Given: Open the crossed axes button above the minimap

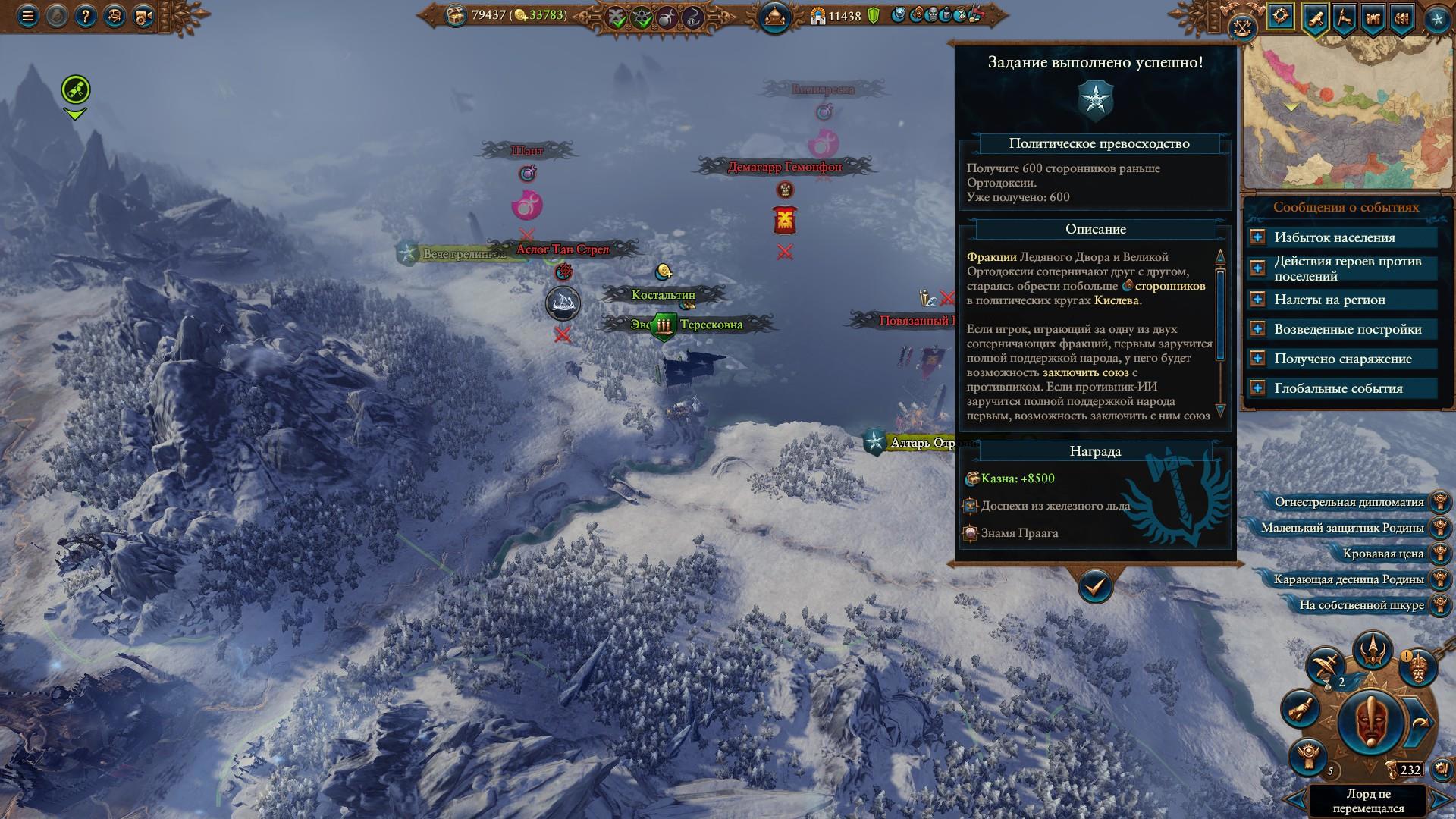Looking at the screenshot, I should coord(1241,28).
